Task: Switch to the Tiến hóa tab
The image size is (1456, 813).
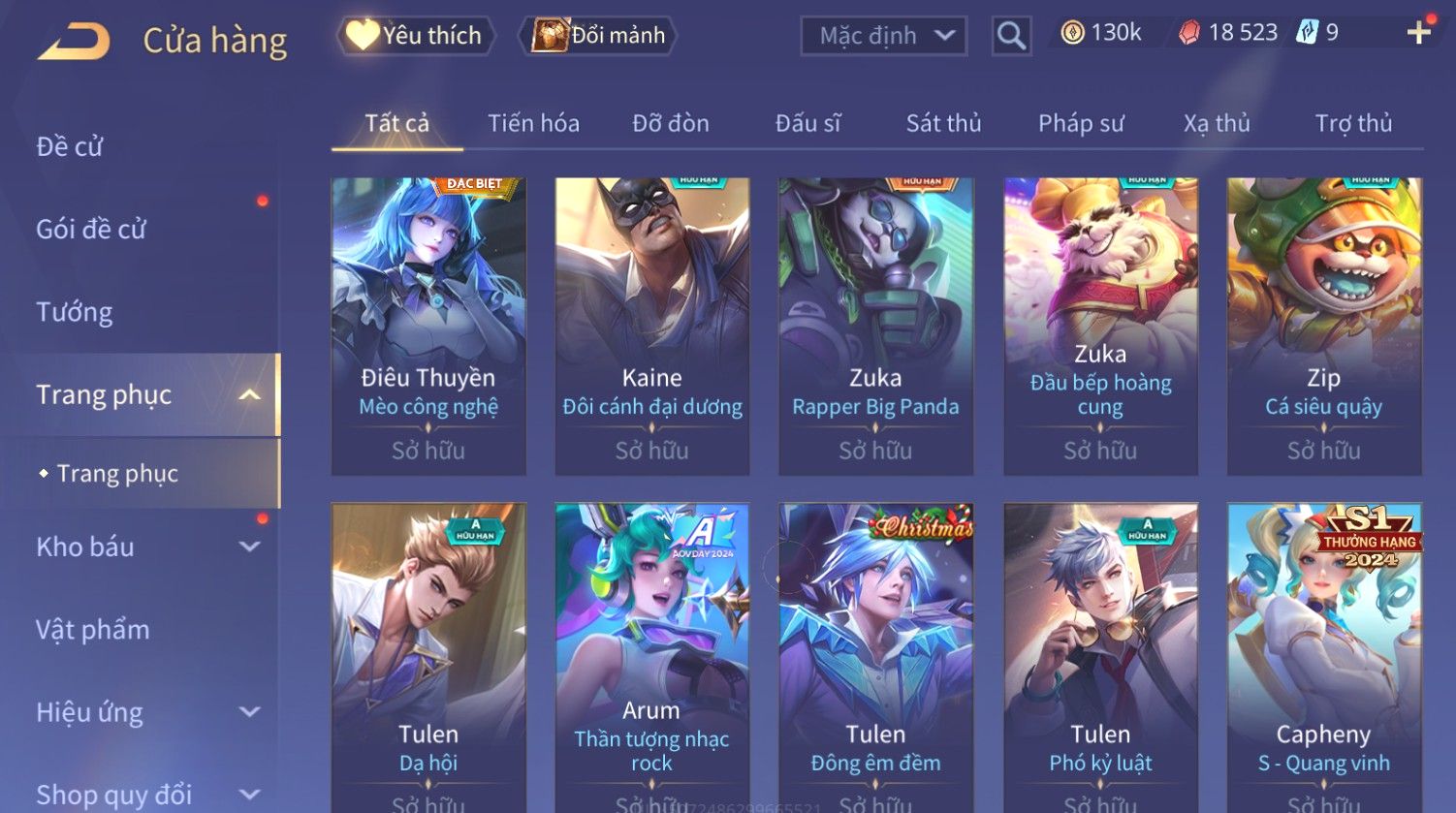Action: click(x=533, y=123)
